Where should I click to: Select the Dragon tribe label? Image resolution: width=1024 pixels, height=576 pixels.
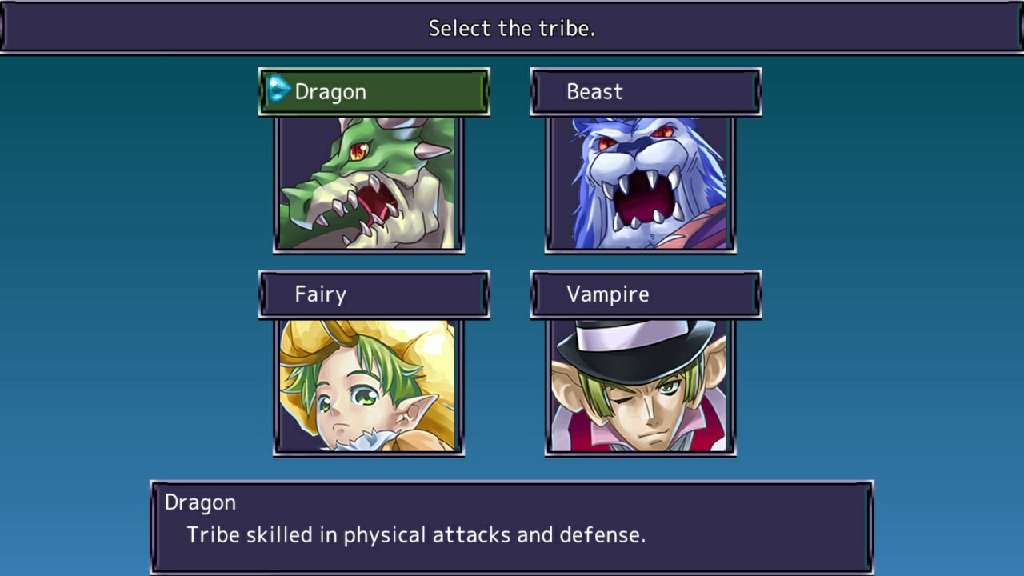point(374,92)
